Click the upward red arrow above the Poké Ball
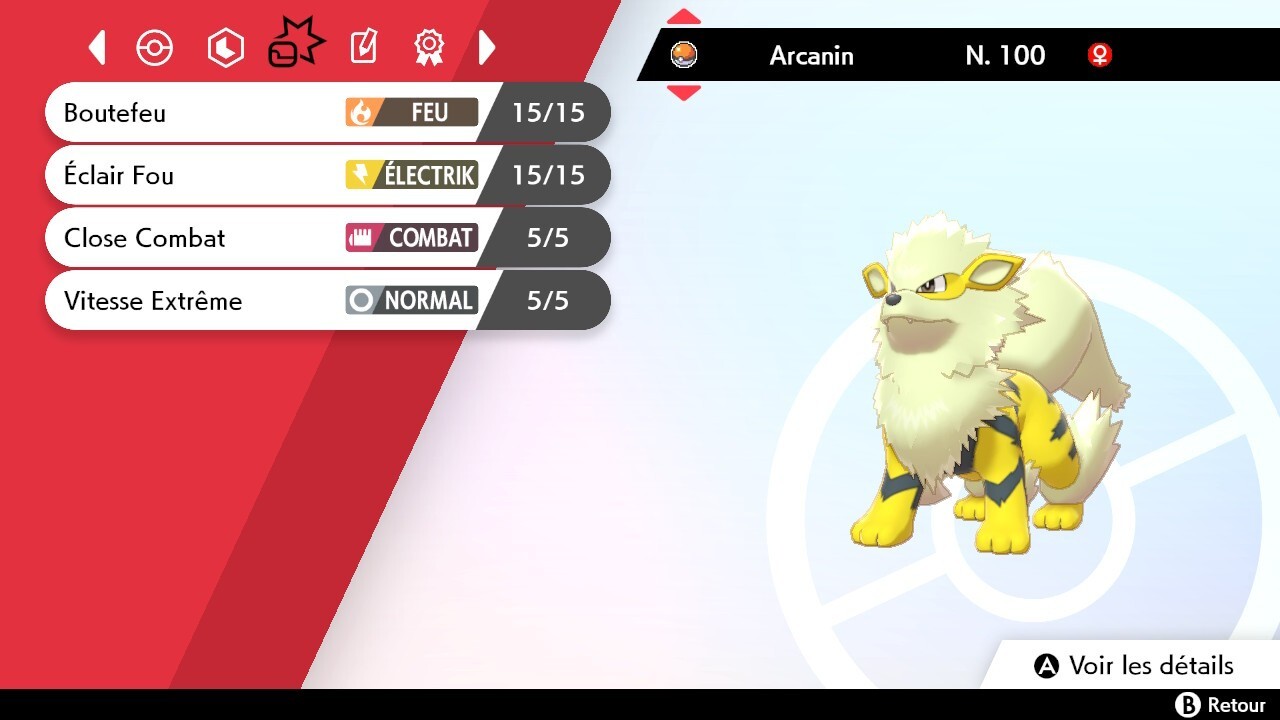The height and width of the screenshot is (720, 1280). click(x=684, y=15)
